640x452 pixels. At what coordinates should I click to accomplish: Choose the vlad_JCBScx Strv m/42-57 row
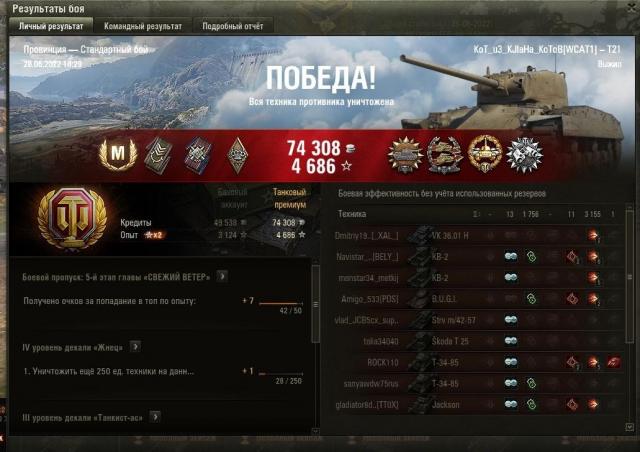tap(480, 319)
